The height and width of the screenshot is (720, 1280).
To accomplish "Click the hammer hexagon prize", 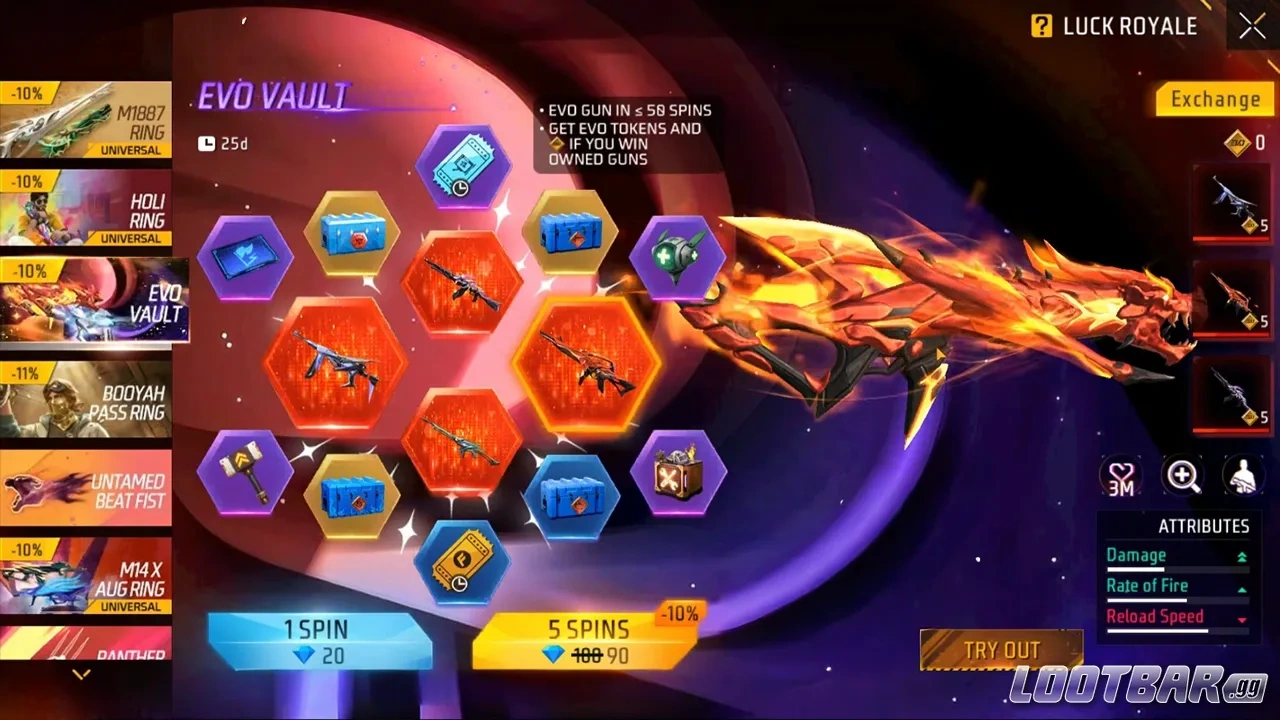I will pyautogui.click(x=243, y=471).
